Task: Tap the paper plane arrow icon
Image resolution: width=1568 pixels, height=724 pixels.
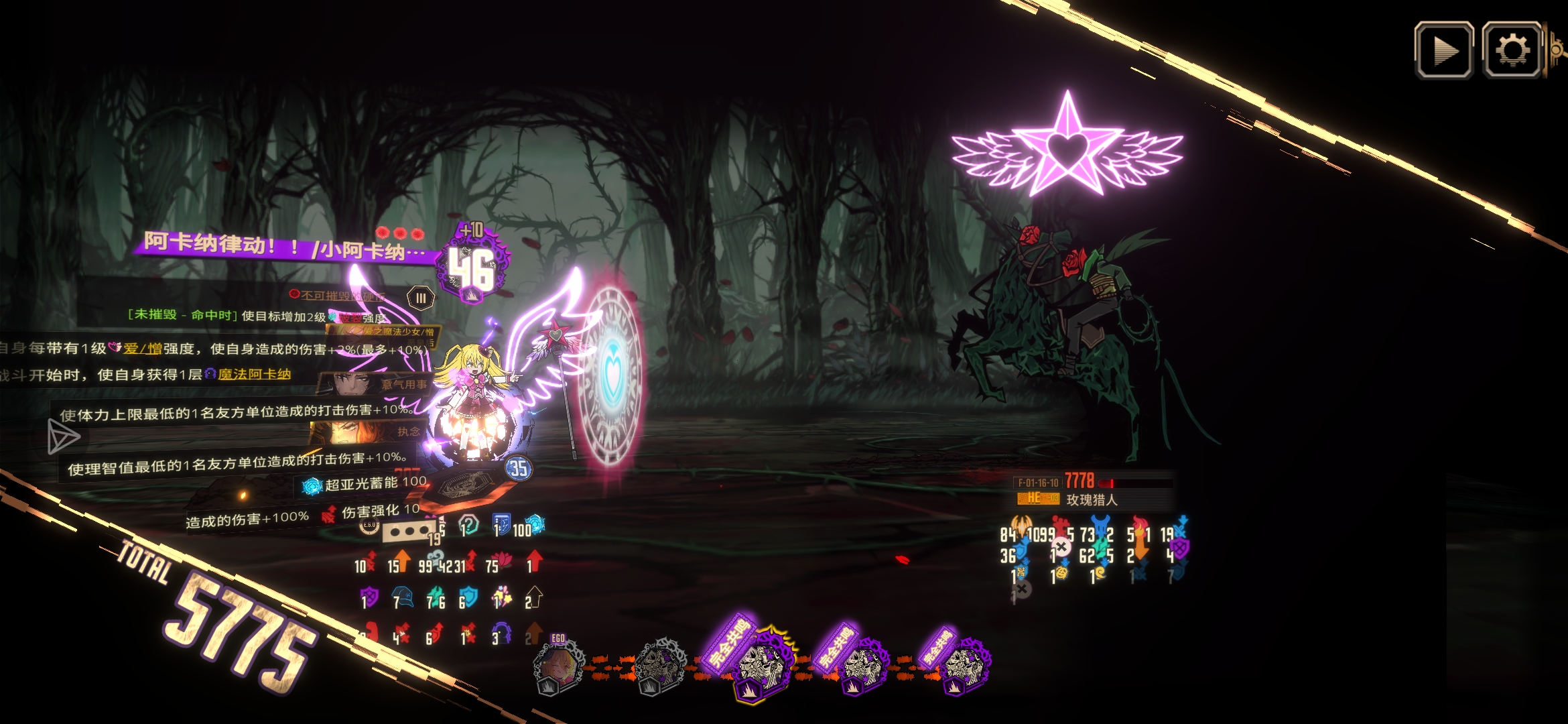Action: 64,437
